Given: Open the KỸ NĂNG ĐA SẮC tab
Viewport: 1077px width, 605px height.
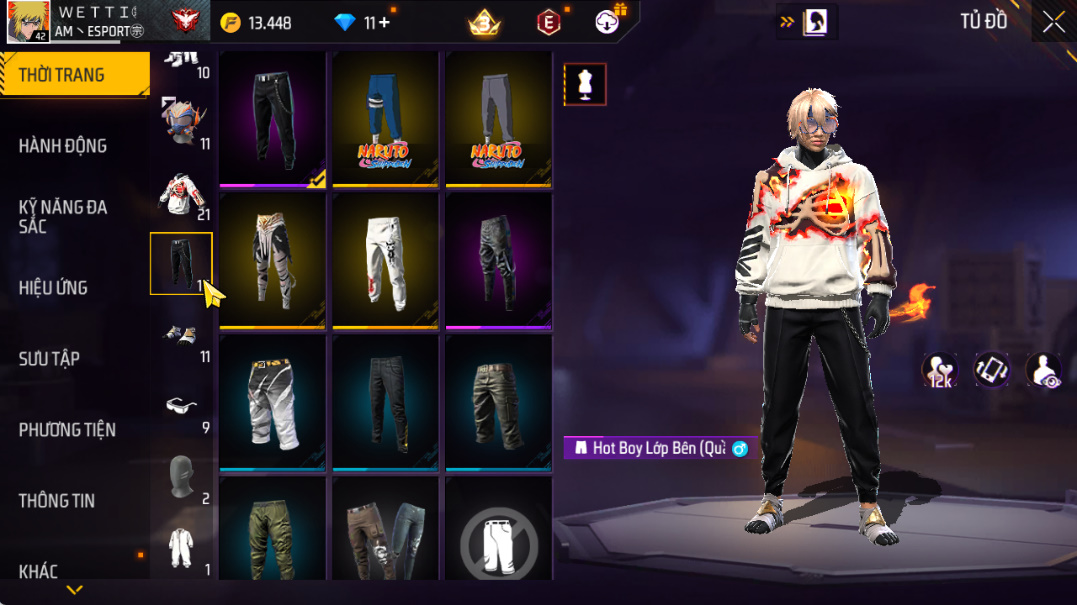Looking at the screenshot, I should pos(62,217).
